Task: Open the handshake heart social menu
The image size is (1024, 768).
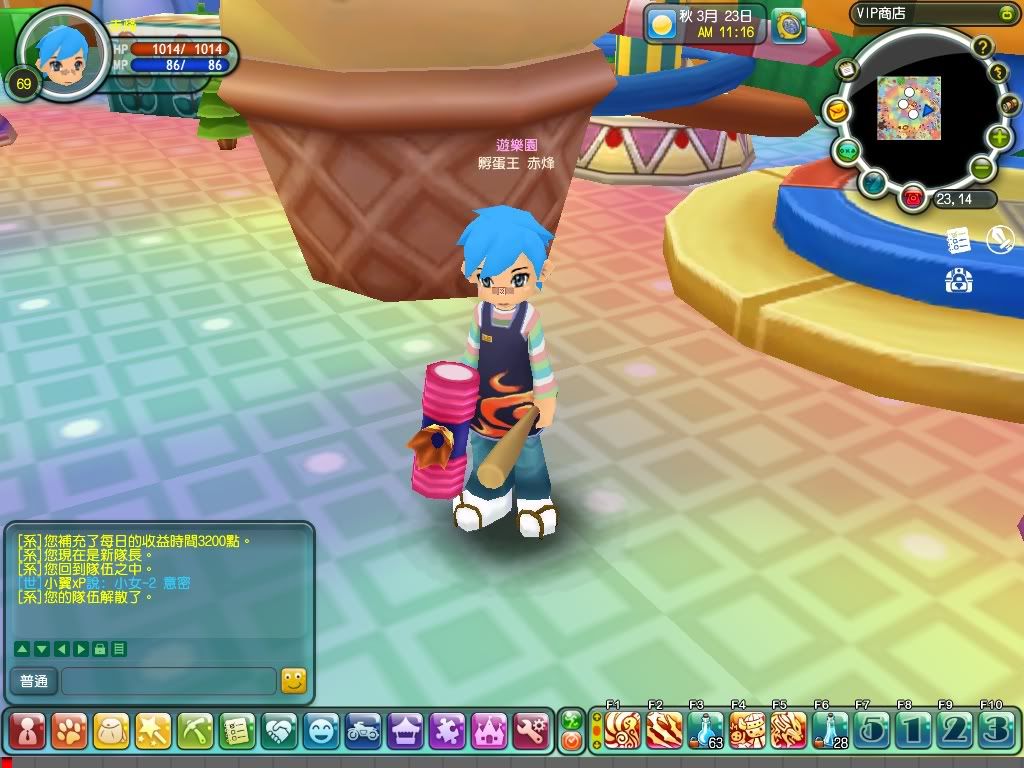Action: click(x=279, y=732)
